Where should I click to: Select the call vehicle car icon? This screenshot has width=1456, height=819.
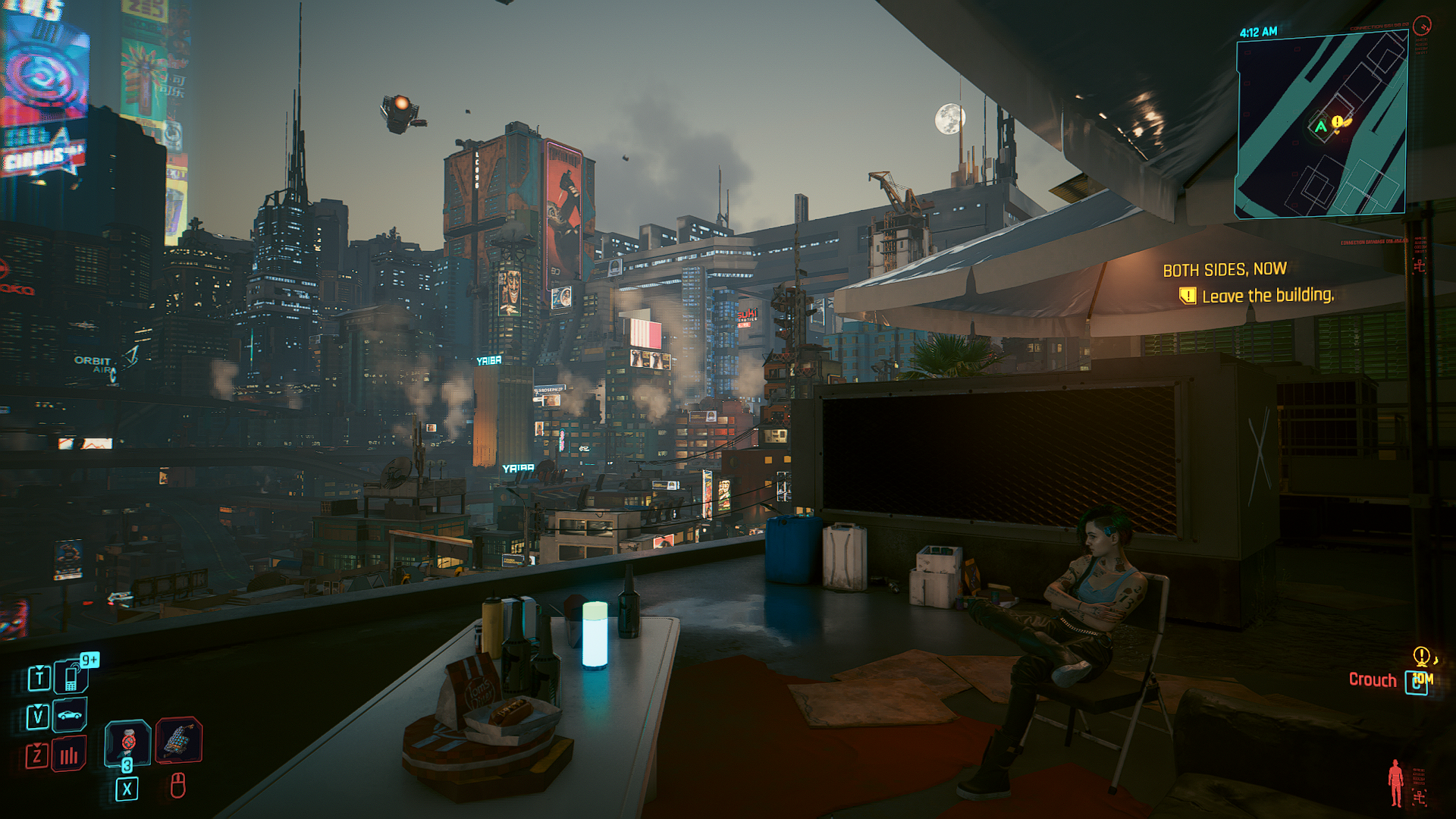tap(70, 715)
